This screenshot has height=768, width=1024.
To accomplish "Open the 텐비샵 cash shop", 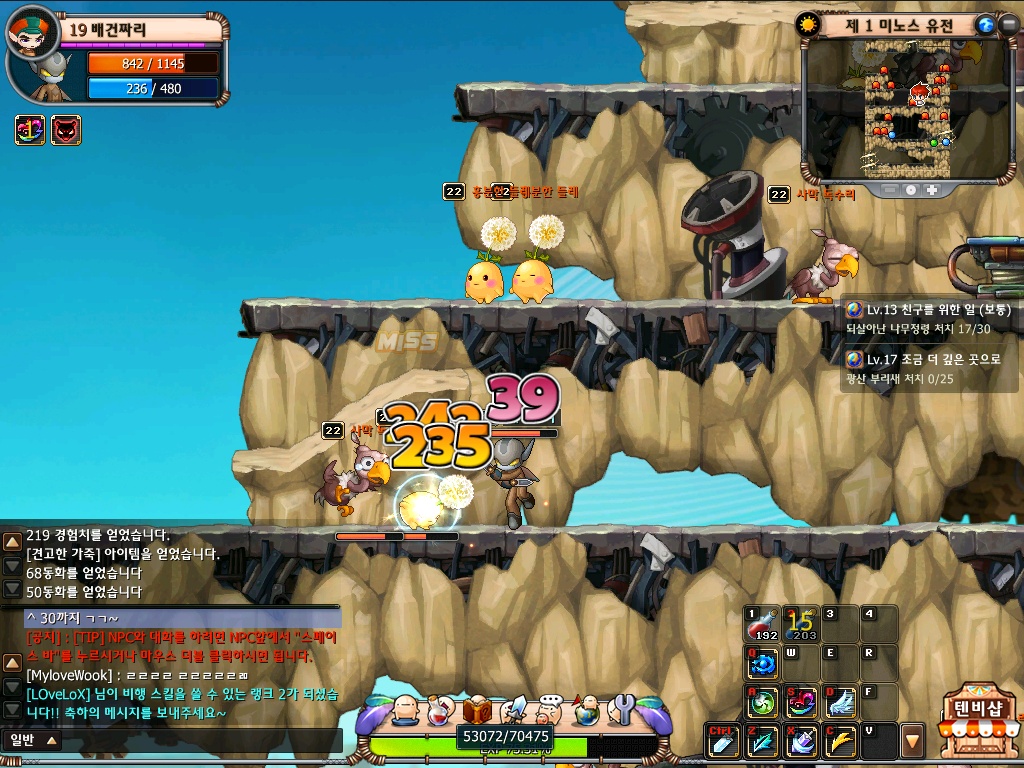I will (x=979, y=718).
